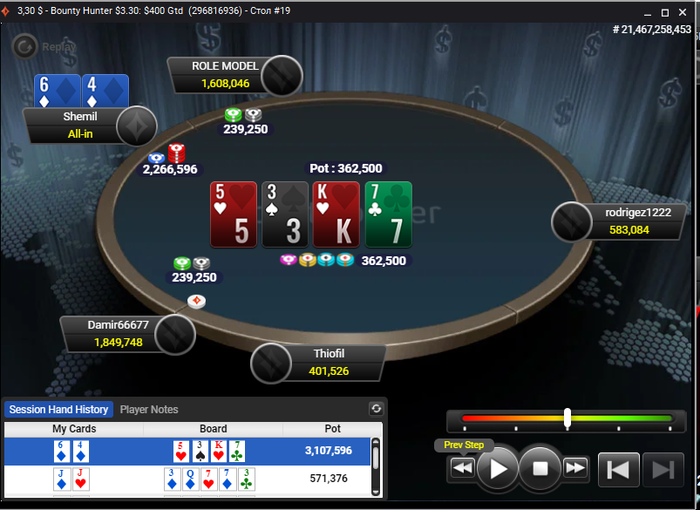This screenshot has height=510, width=700.
Task: Select the Shemil player box
Action: 80,125
